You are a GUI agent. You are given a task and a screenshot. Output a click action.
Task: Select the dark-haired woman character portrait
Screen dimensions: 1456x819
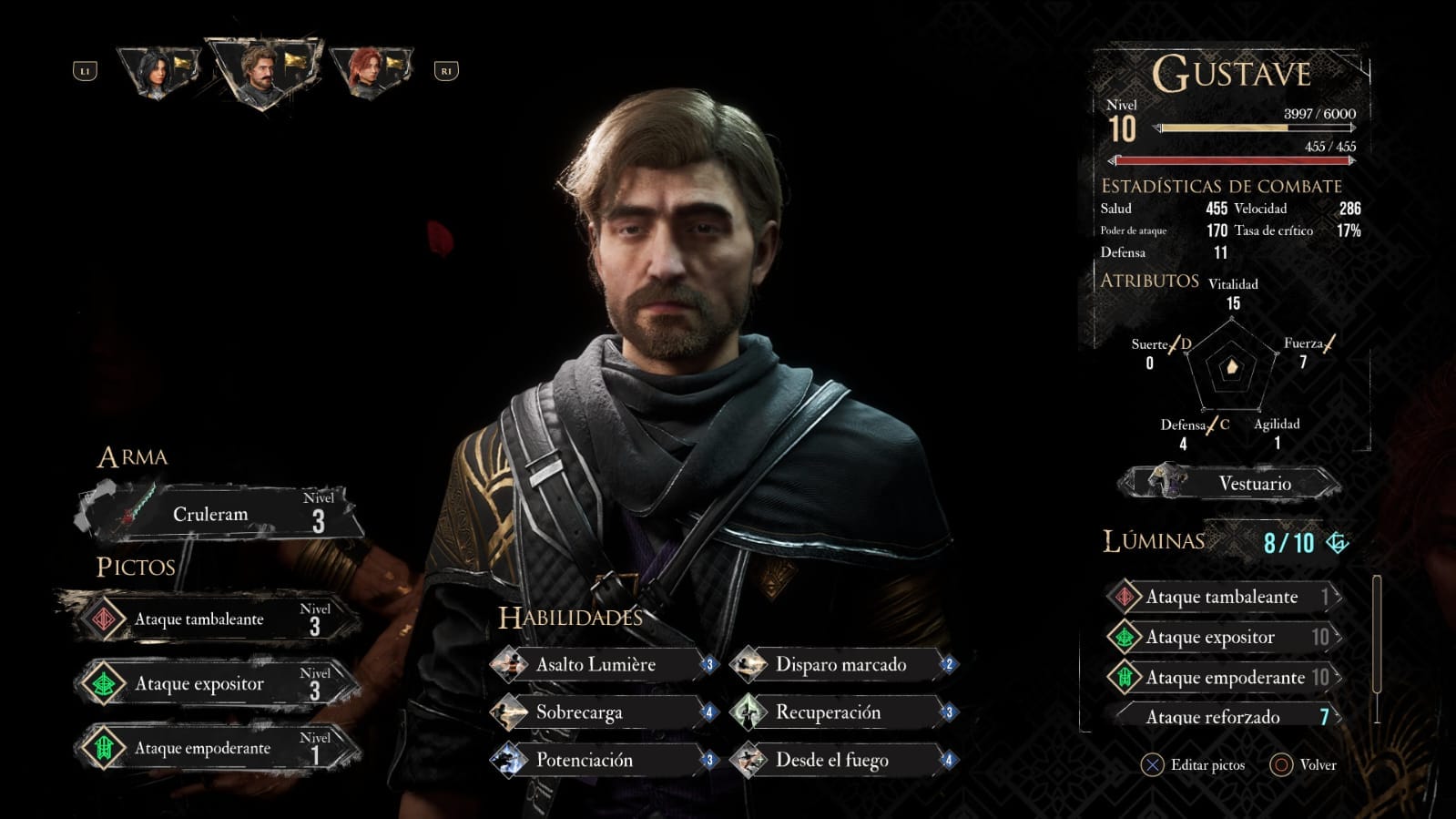click(x=157, y=73)
